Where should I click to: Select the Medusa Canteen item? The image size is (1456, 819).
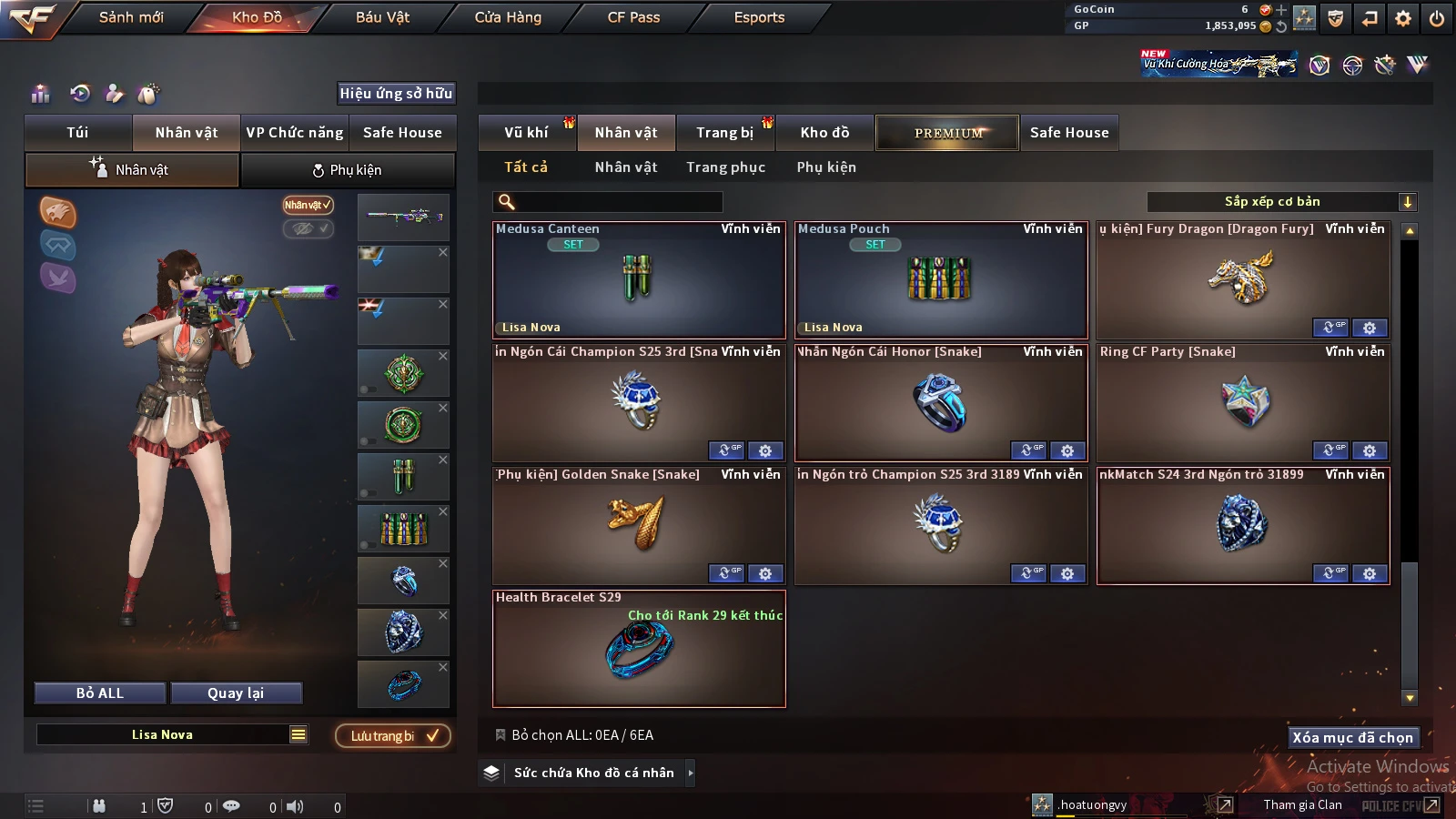639,280
